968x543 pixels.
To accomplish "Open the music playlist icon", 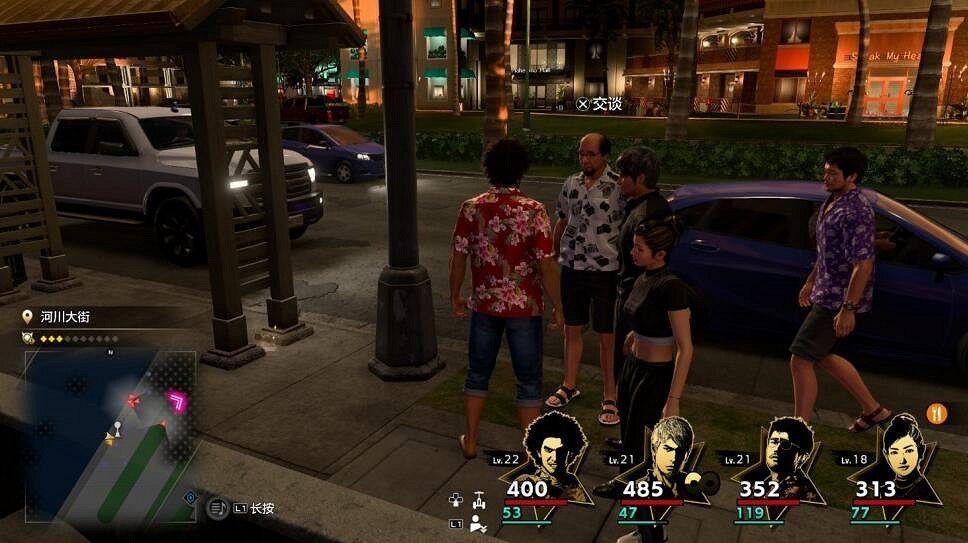I will [218, 508].
